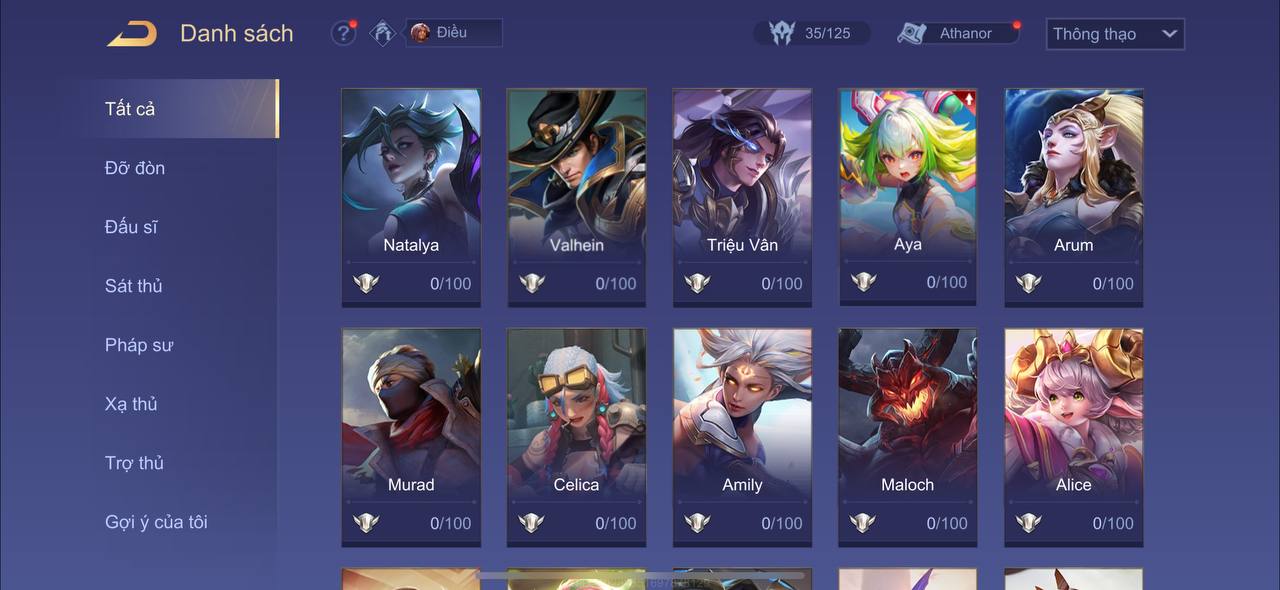The image size is (1280, 590).
Task: Go back using the arrow button
Action: click(x=132, y=34)
